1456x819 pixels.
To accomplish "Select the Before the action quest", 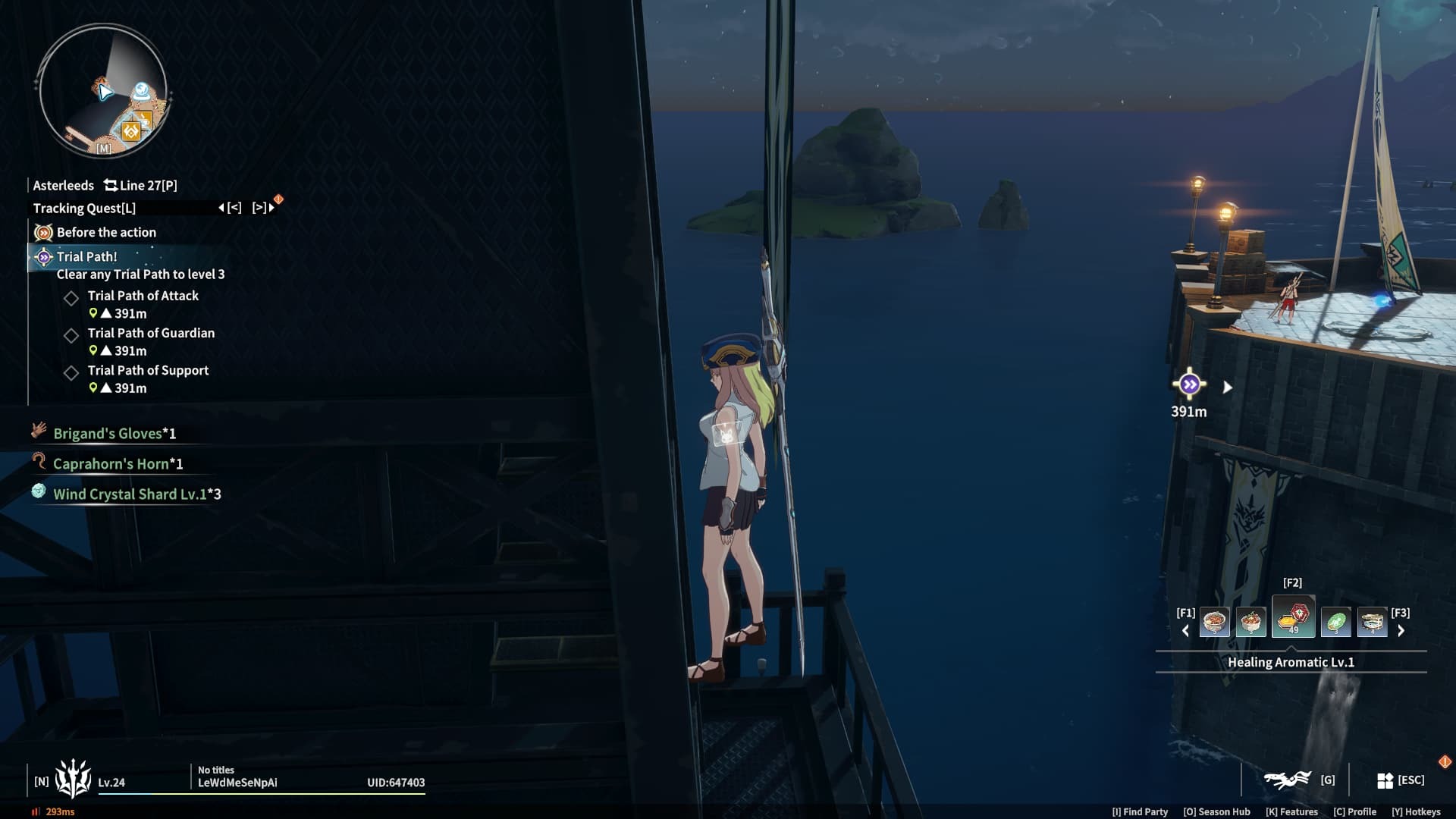I will pyautogui.click(x=106, y=232).
